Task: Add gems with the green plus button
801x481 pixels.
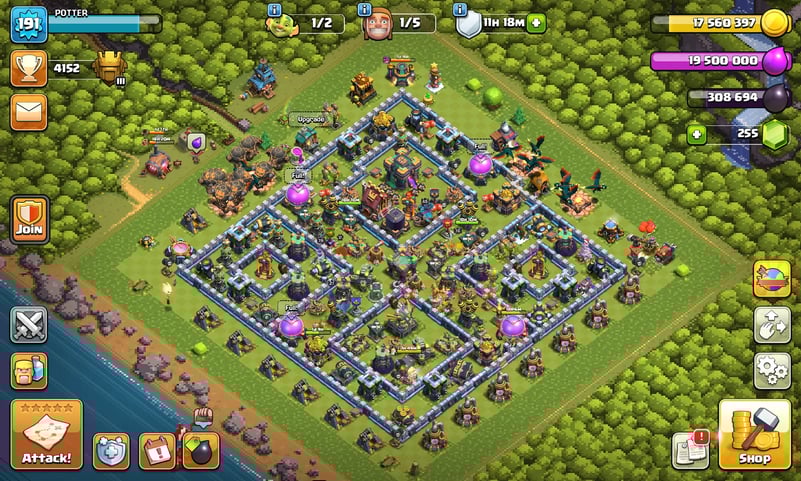Action: 696,135
